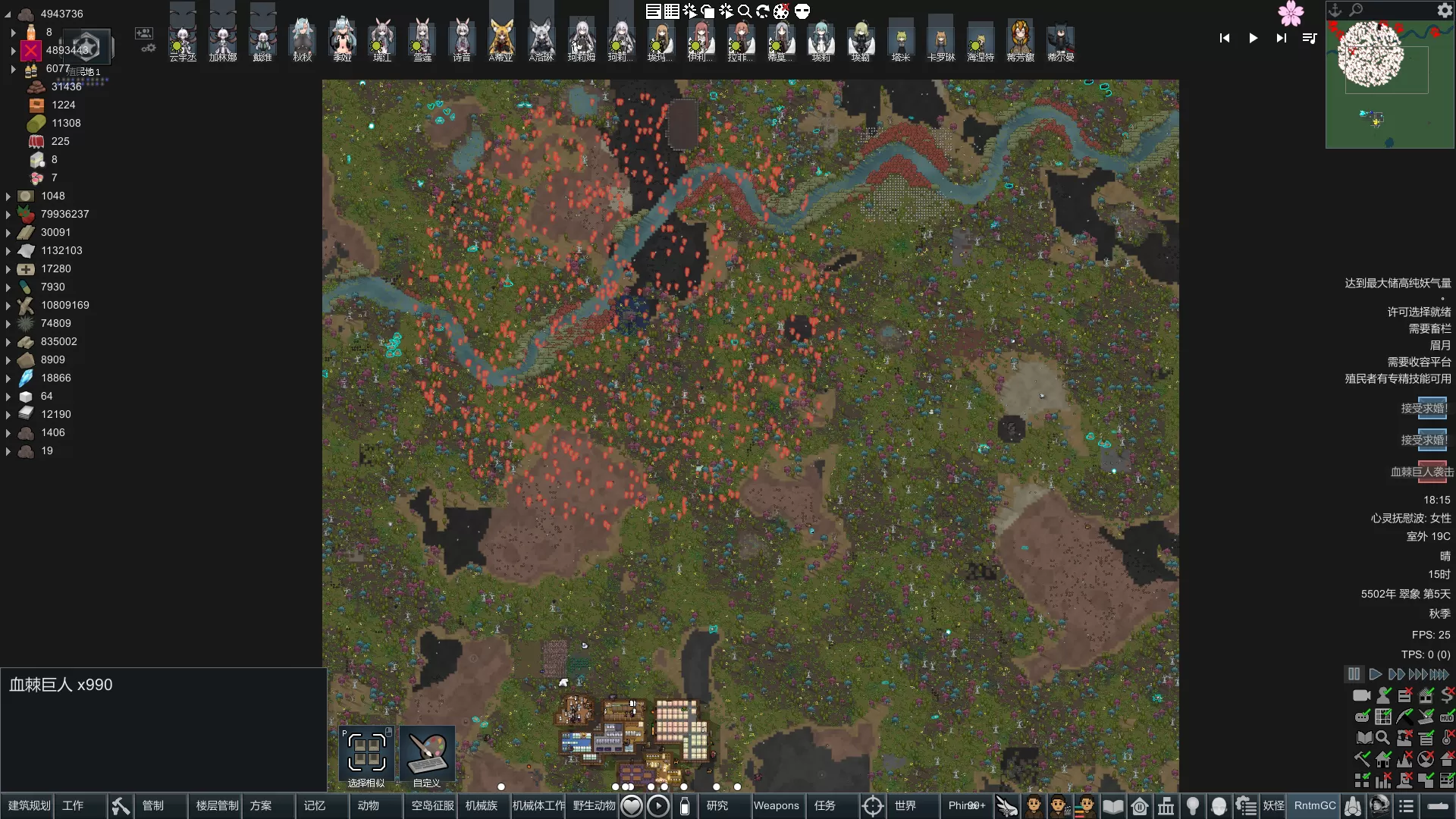Open the music playlist
This screenshot has width=1456, height=819.
point(1310,38)
